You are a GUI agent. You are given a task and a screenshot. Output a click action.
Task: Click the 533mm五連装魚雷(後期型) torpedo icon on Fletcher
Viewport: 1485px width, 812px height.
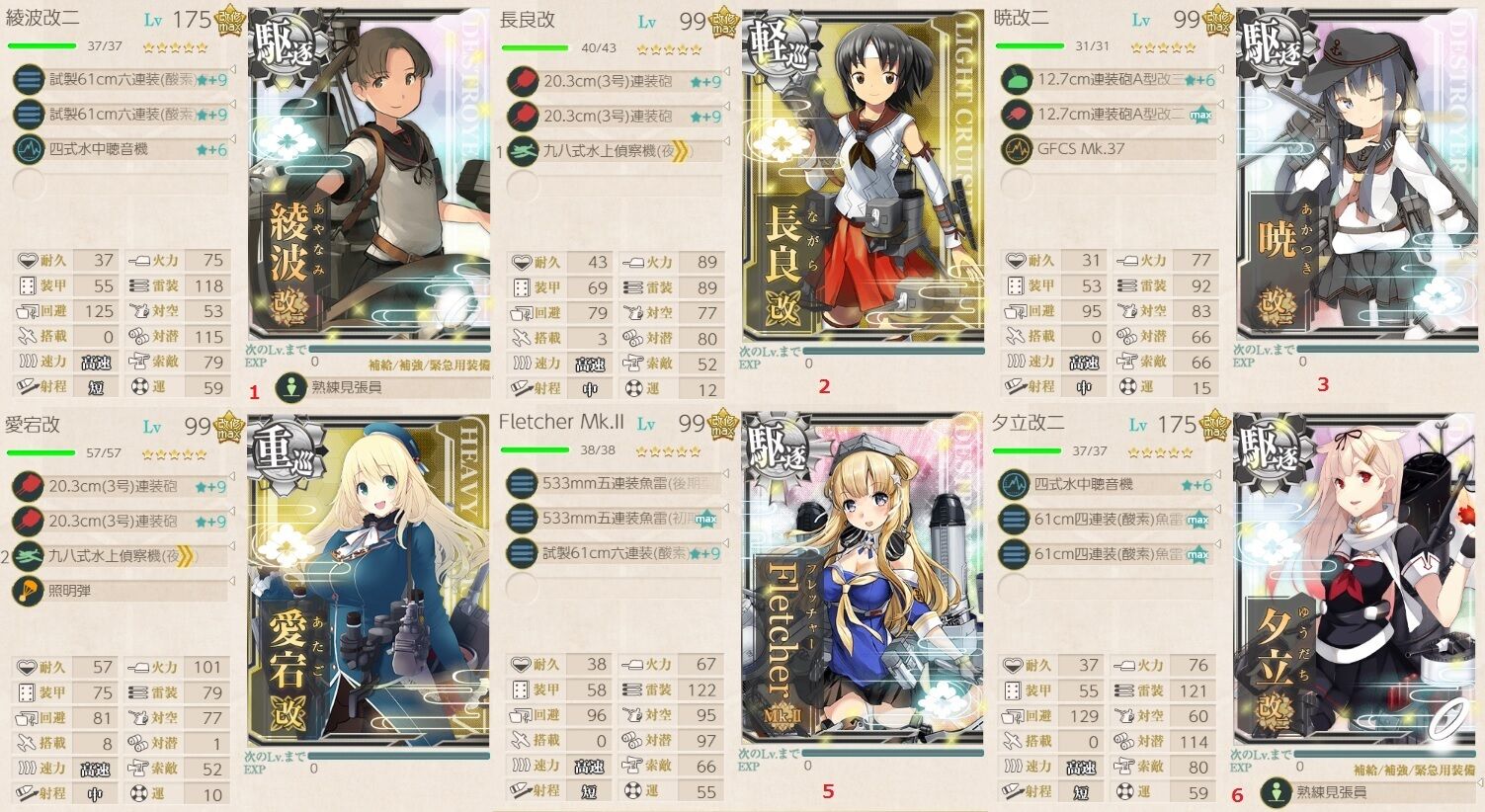[x=524, y=483]
